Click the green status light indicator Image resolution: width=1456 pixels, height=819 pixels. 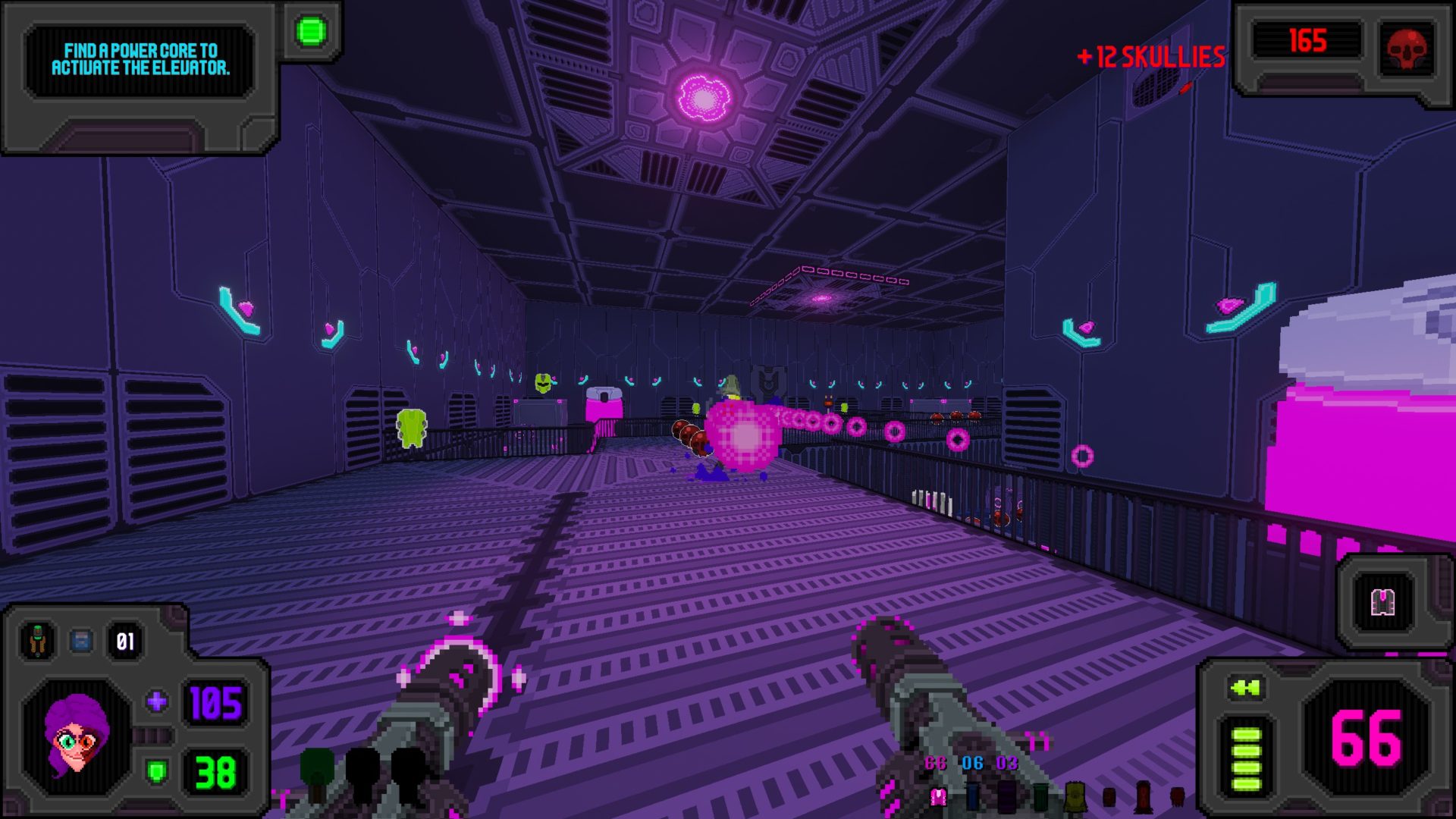(311, 31)
